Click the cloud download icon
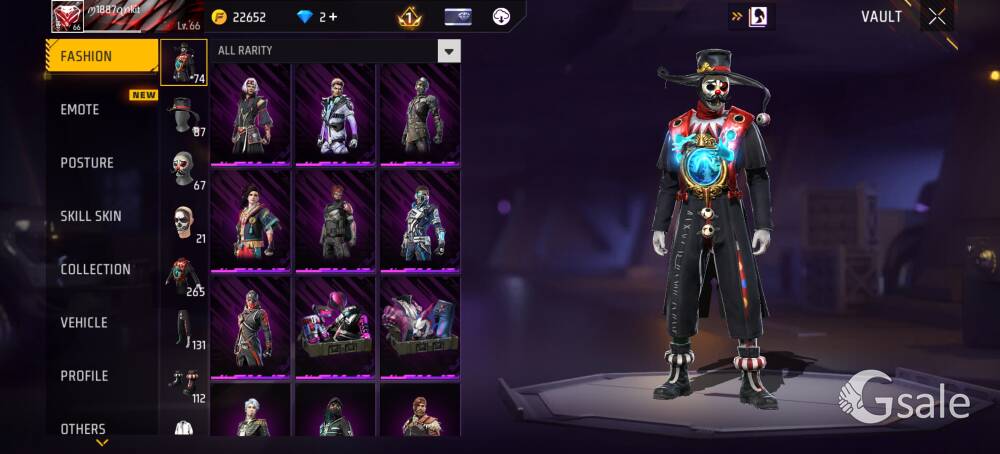1000x454 pixels. [x=502, y=17]
